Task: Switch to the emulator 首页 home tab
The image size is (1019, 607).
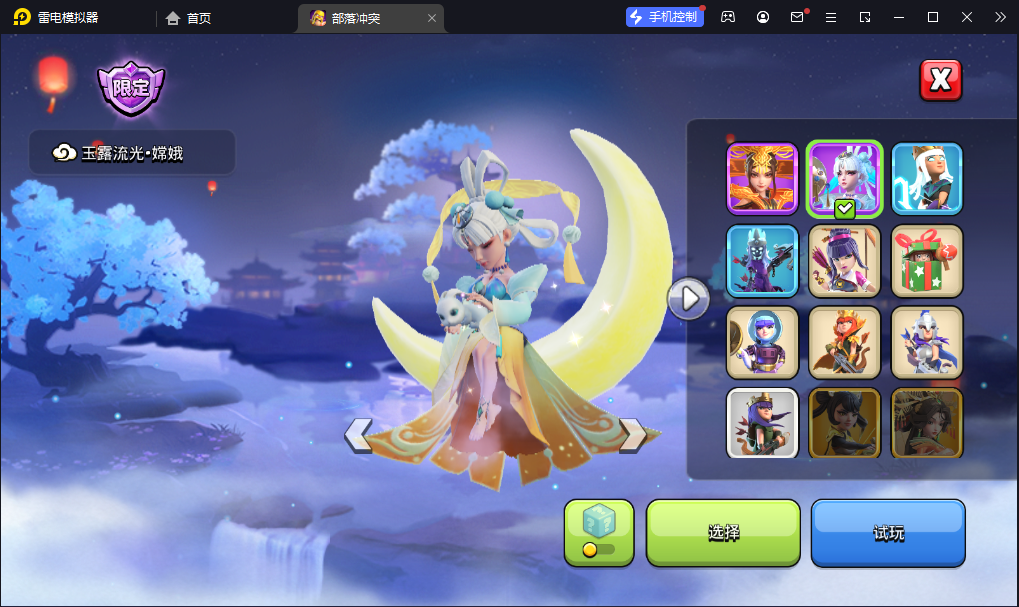Action: [x=188, y=17]
